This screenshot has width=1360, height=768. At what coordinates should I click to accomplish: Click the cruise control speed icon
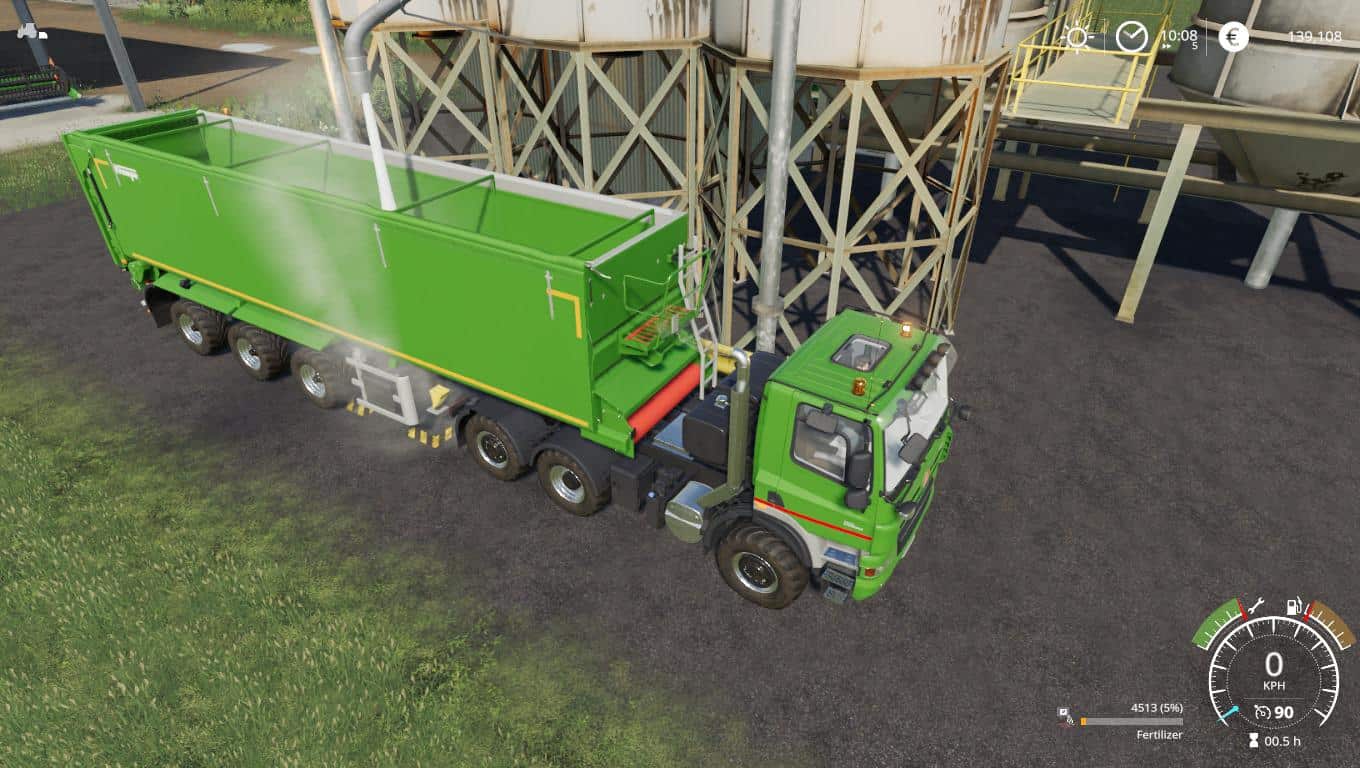tap(1262, 712)
